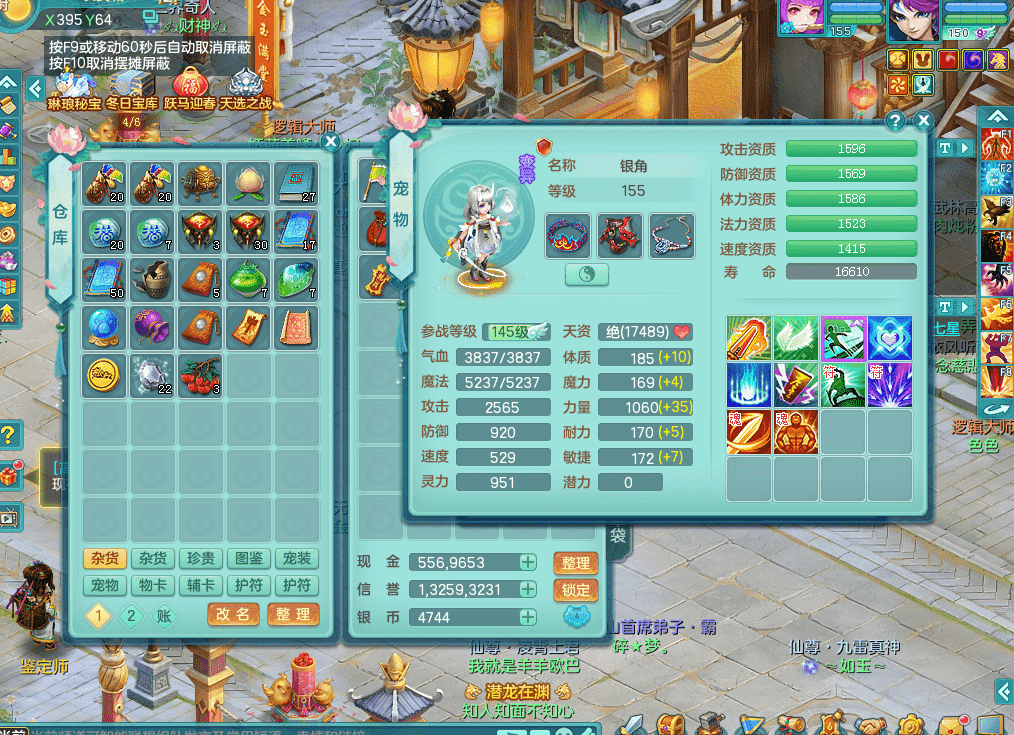The image size is (1014, 735).
Task: Close the pet details window
Action: click(923, 121)
